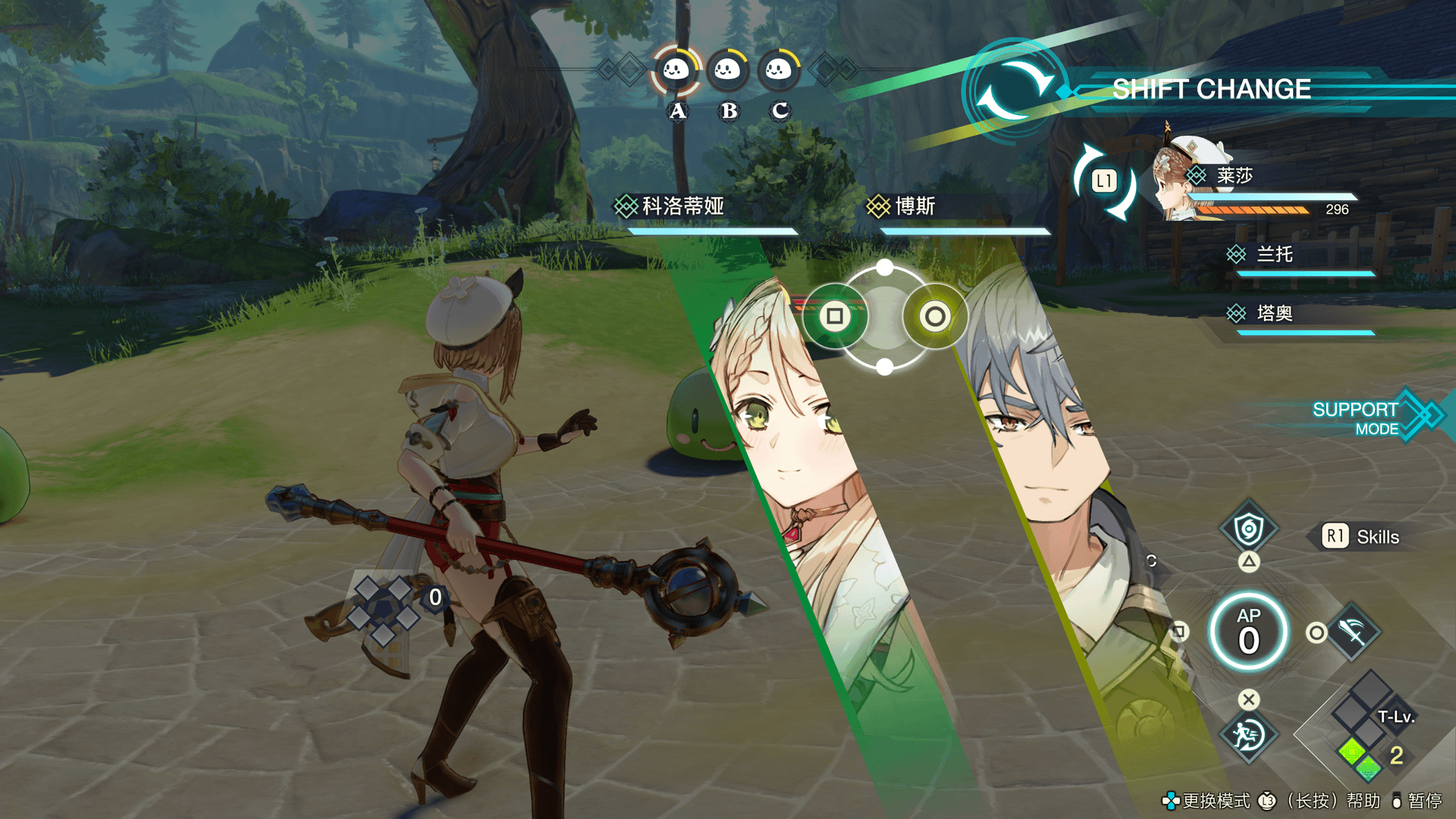Image resolution: width=1456 pixels, height=819 pixels.
Task: Select enemy target A icon
Action: click(x=676, y=71)
